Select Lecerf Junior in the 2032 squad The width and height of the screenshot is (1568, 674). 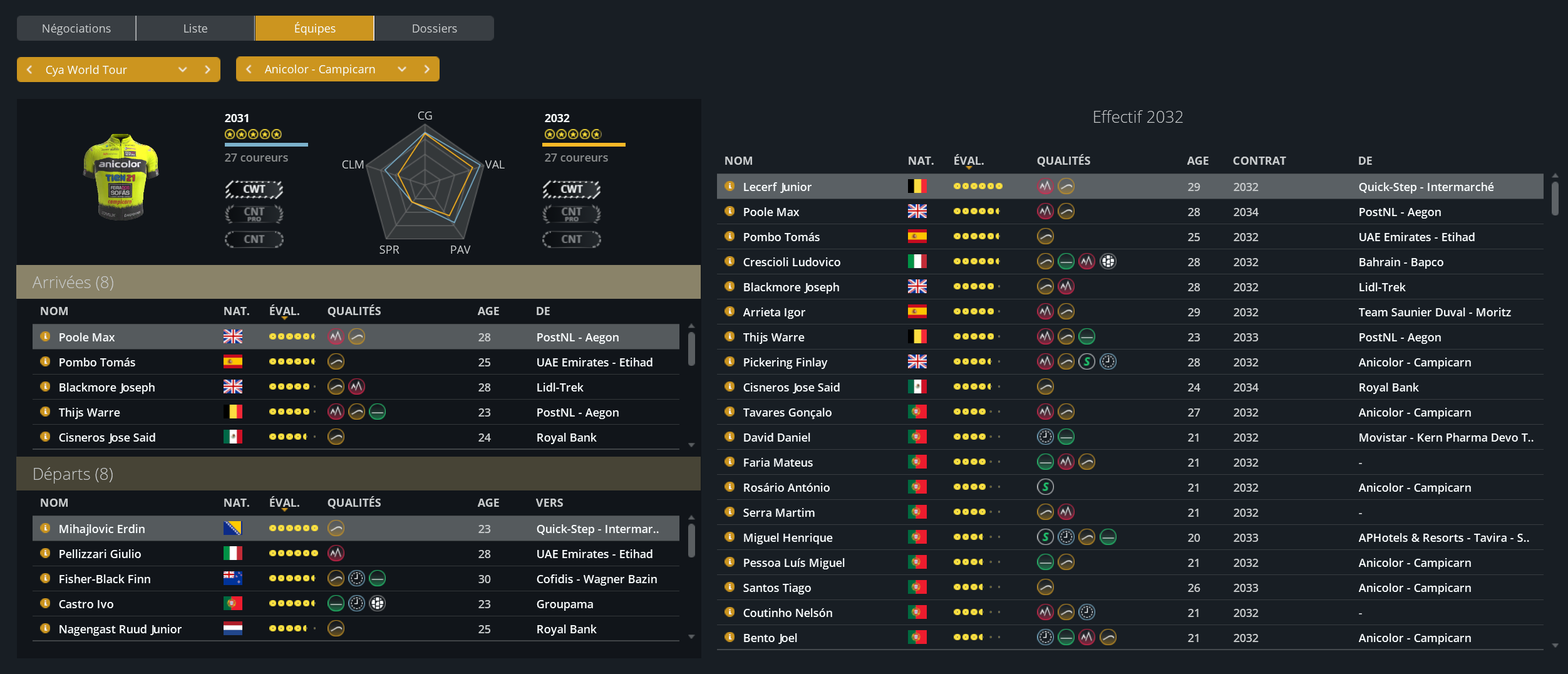click(x=776, y=187)
